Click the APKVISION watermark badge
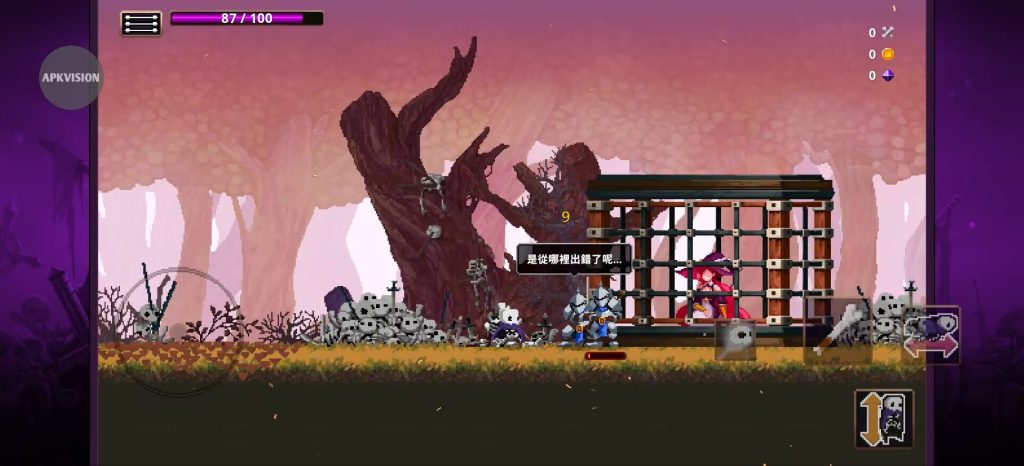Screen dimensions: 1024x466 click(x=71, y=77)
